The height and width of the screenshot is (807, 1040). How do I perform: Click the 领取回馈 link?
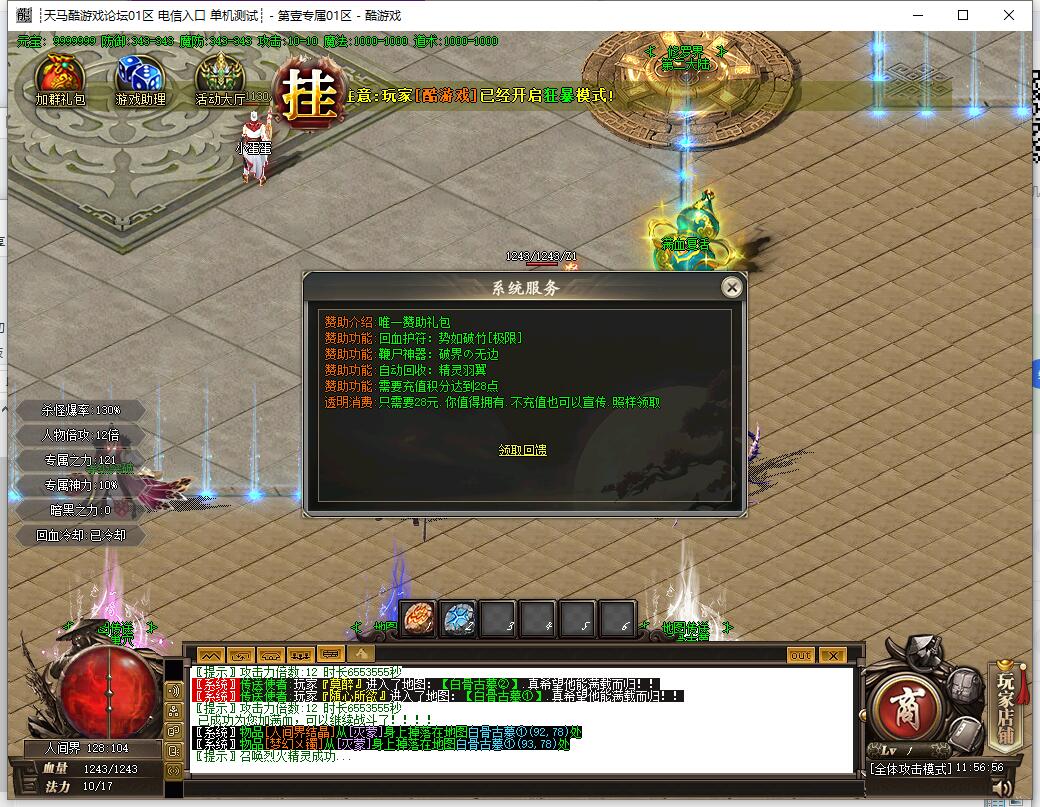tap(523, 450)
